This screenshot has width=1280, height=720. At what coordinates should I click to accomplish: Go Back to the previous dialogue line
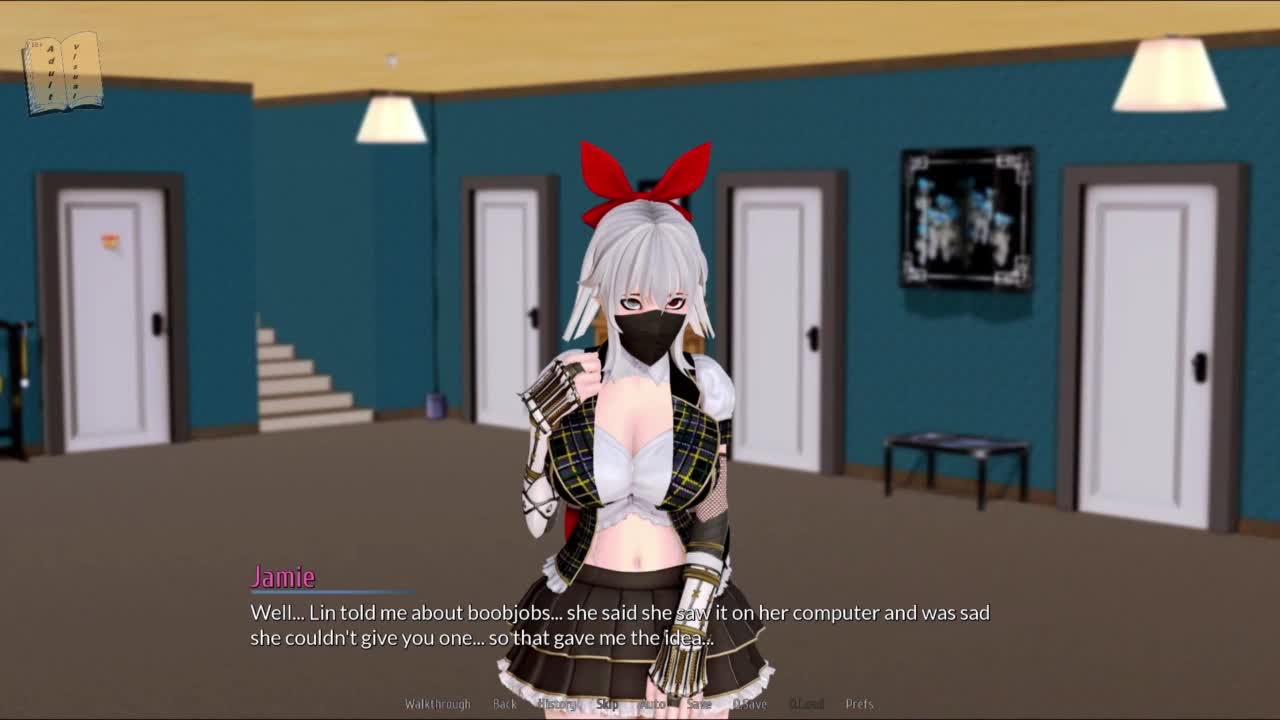coord(505,704)
